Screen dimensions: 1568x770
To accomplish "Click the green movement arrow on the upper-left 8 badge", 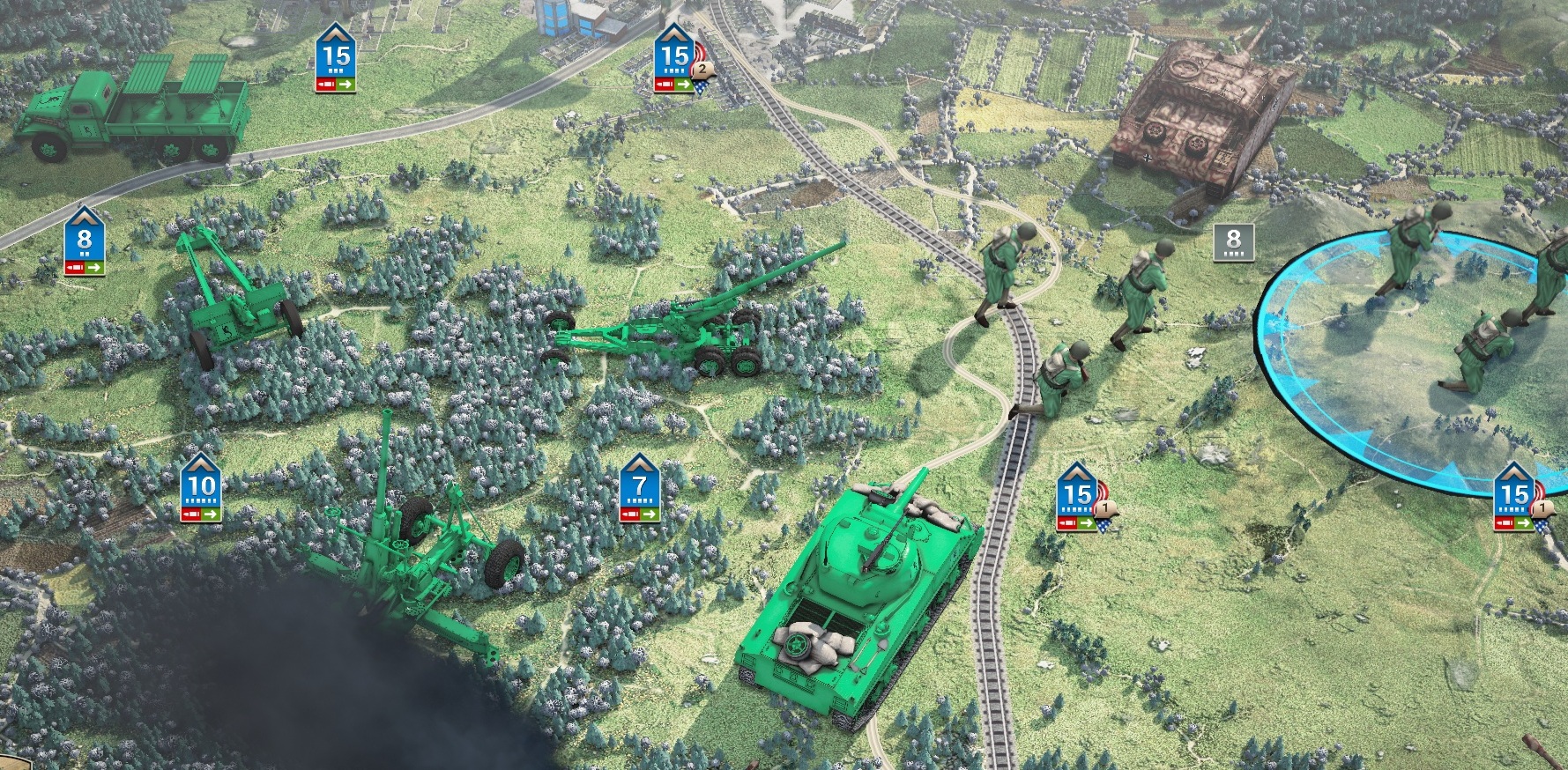I will [94, 268].
